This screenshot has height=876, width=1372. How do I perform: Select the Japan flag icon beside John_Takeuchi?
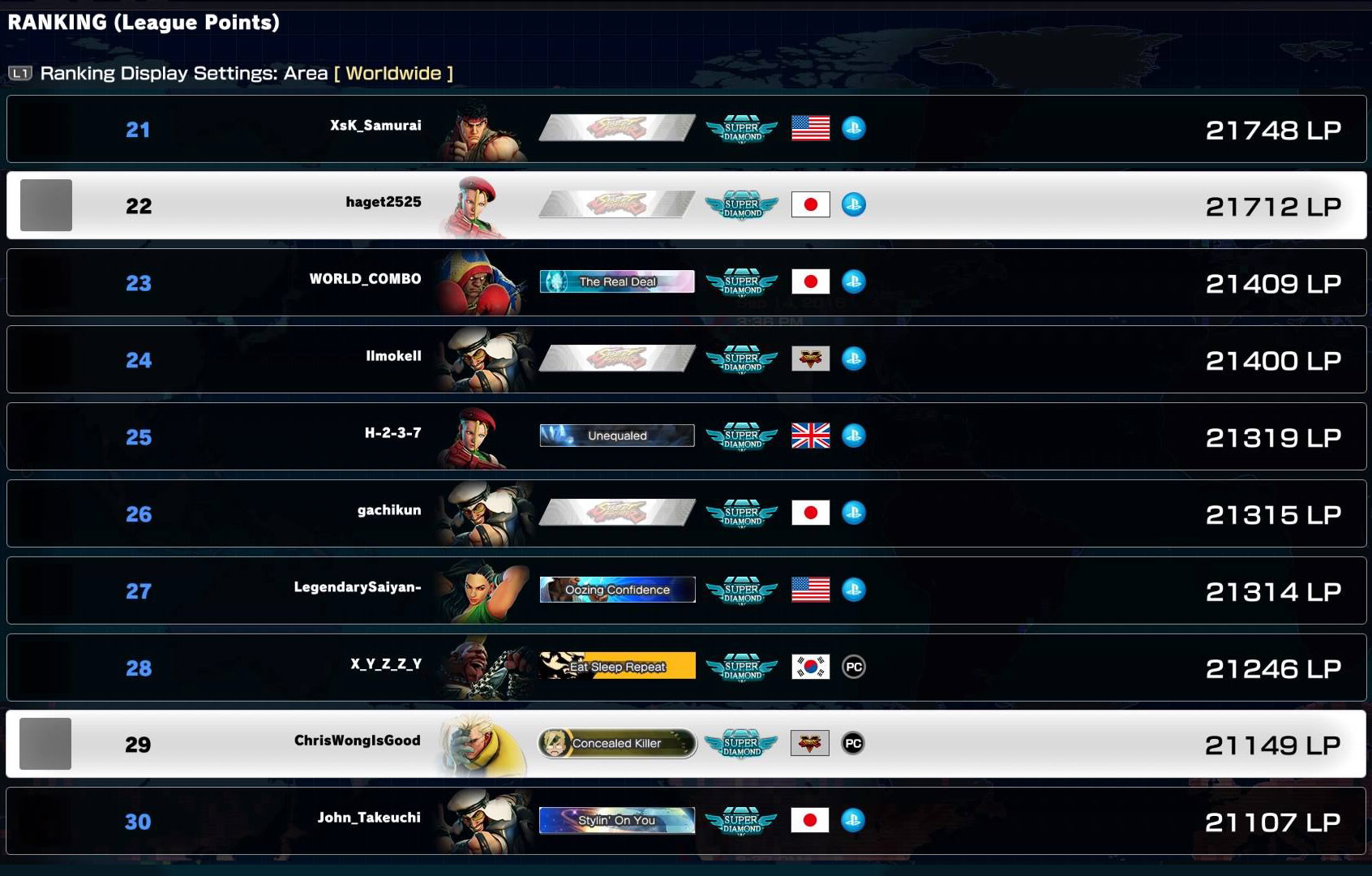point(810,820)
